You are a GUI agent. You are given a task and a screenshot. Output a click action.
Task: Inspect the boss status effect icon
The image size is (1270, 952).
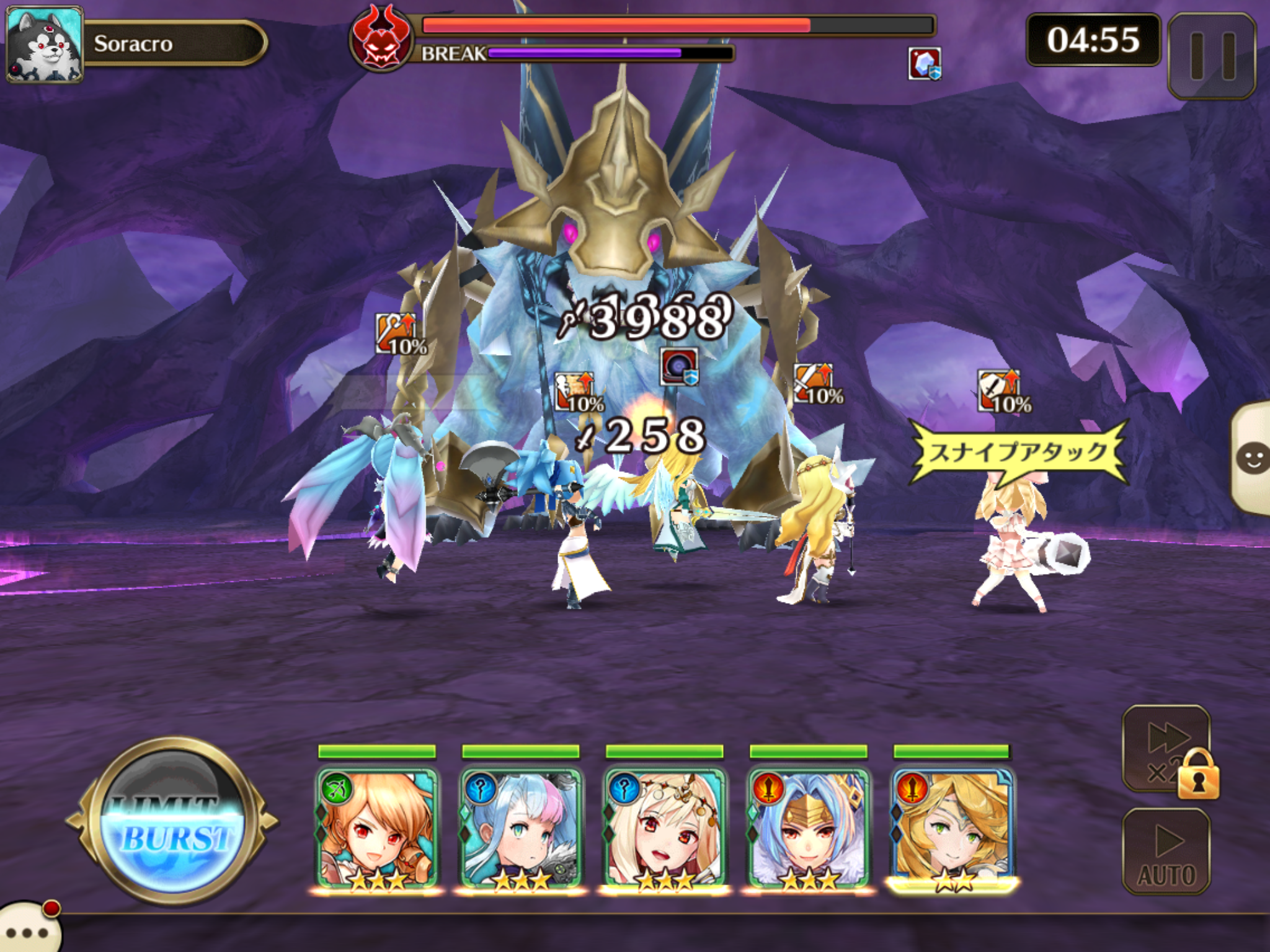925,63
